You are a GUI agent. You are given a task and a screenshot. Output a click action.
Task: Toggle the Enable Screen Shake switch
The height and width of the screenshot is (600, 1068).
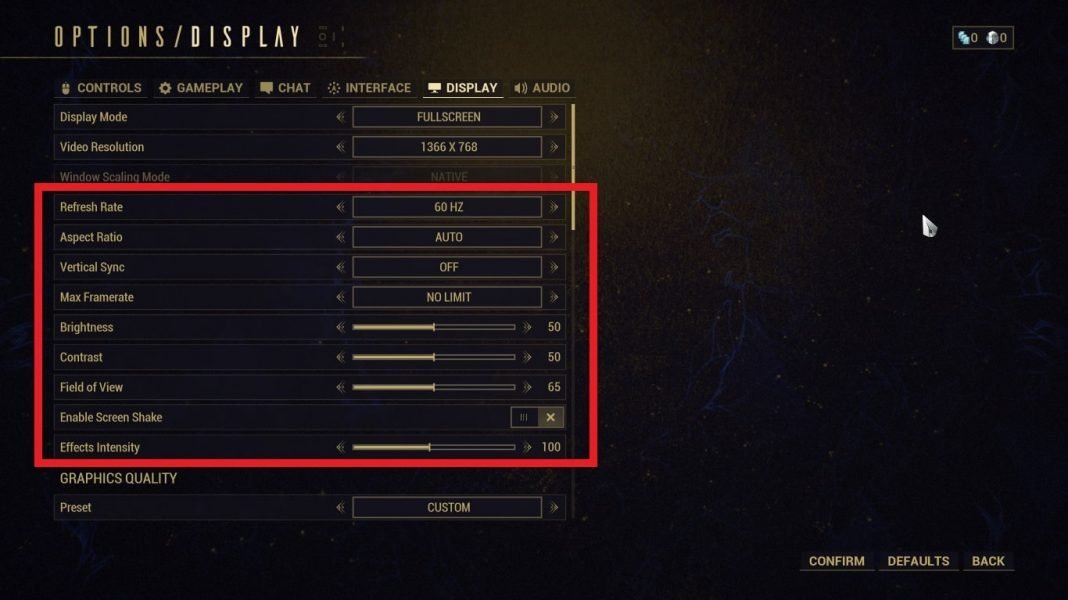click(537, 417)
